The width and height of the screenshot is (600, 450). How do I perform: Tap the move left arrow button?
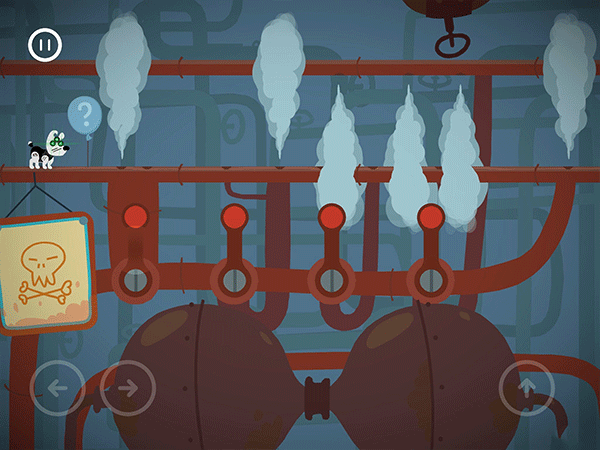tap(59, 388)
